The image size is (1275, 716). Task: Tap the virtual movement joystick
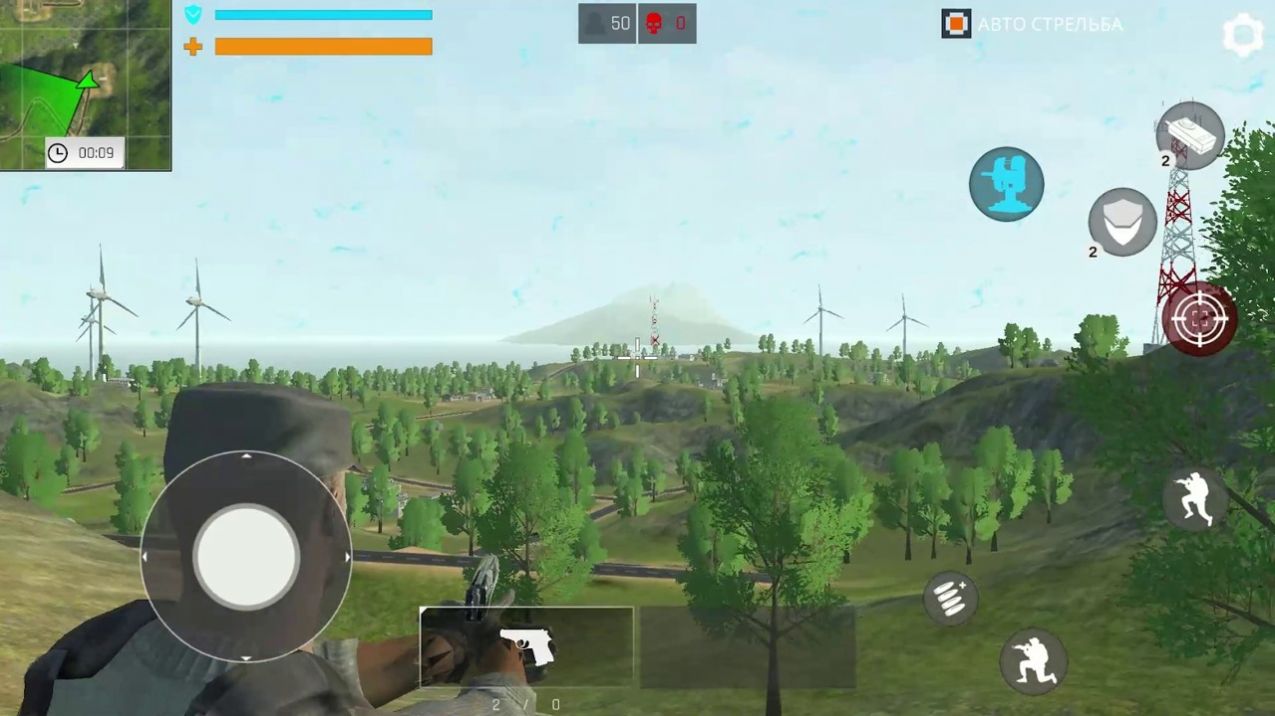point(246,557)
